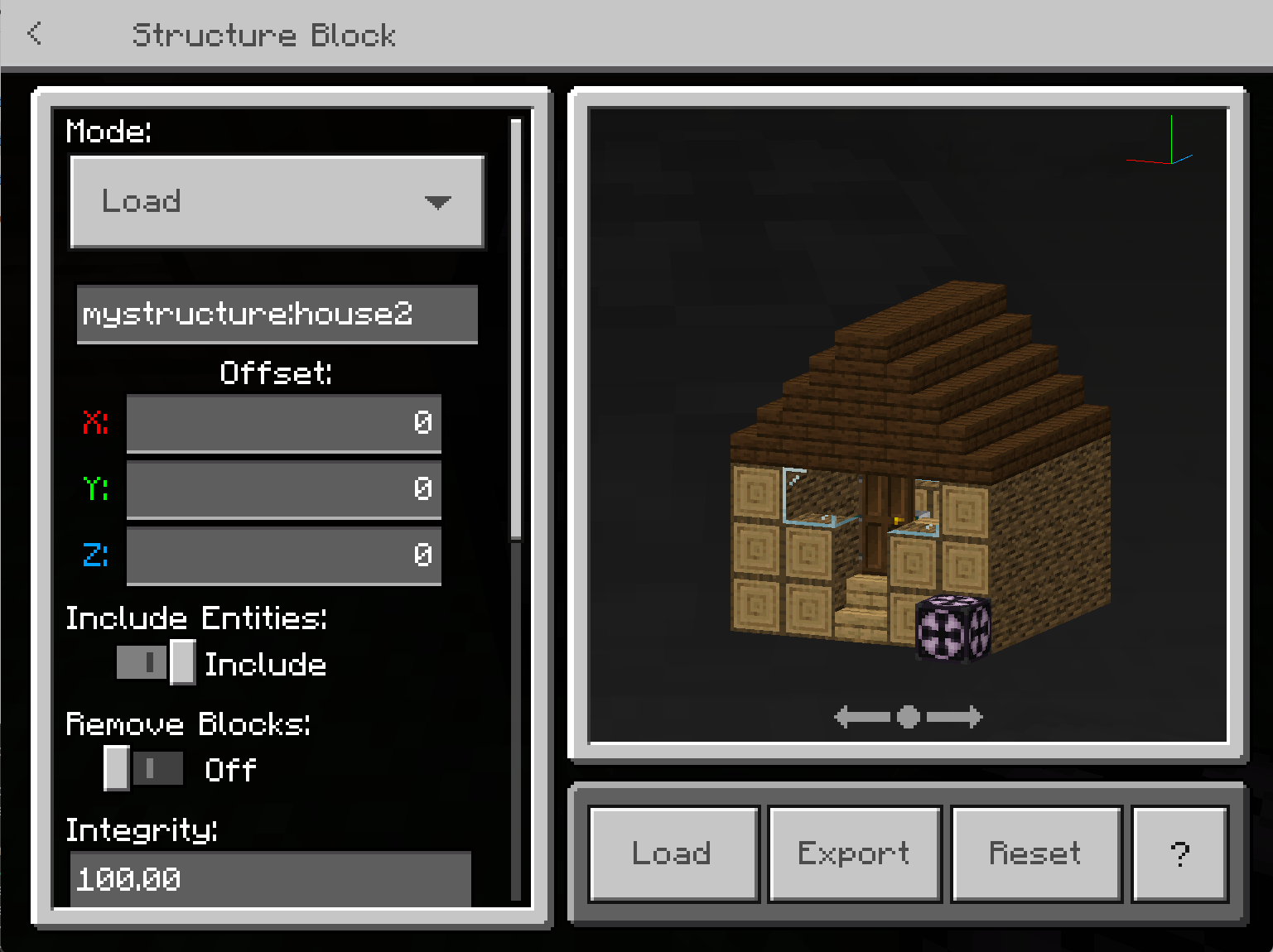Click the question mark help button
This screenshot has height=952, width=1273.
(x=1179, y=853)
